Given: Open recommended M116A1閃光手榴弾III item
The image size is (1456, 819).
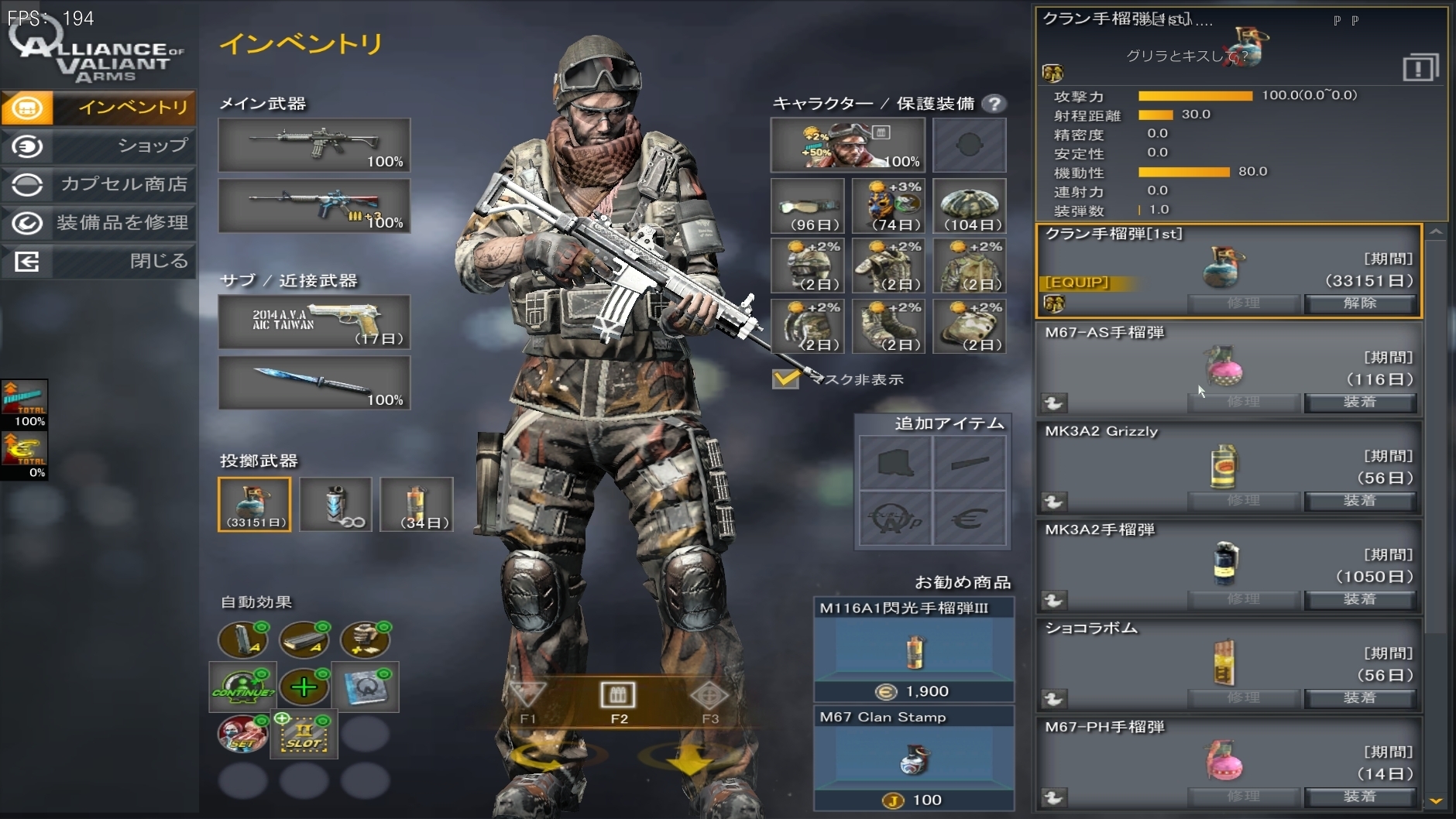Looking at the screenshot, I should coord(914,650).
